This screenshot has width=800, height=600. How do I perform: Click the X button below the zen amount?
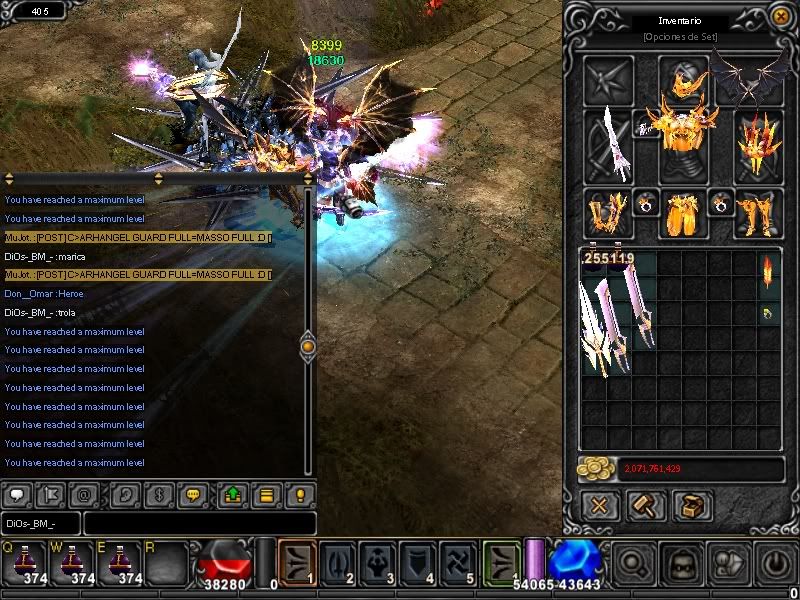(x=600, y=505)
